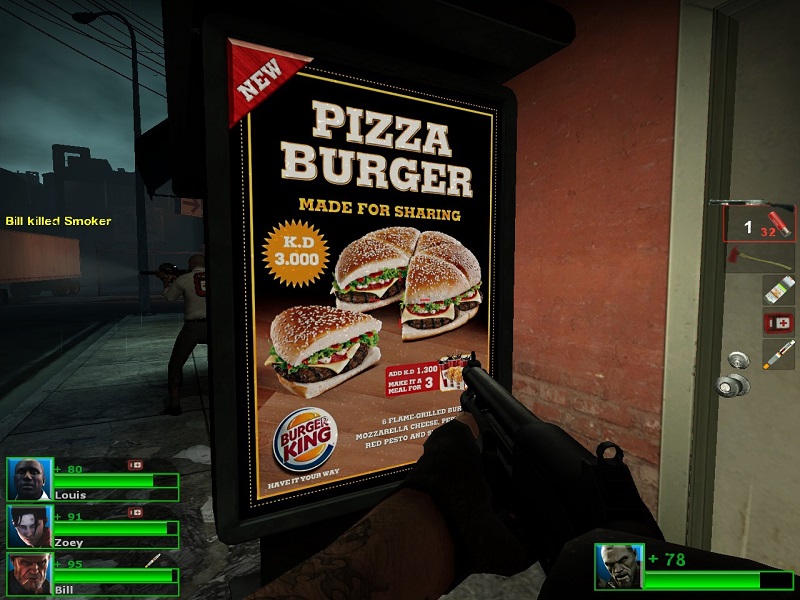Image resolution: width=800 pixels, height=600 pixels.
Task: Click the first aid icon above Zoey's health
Action: [x=135, y=513]
